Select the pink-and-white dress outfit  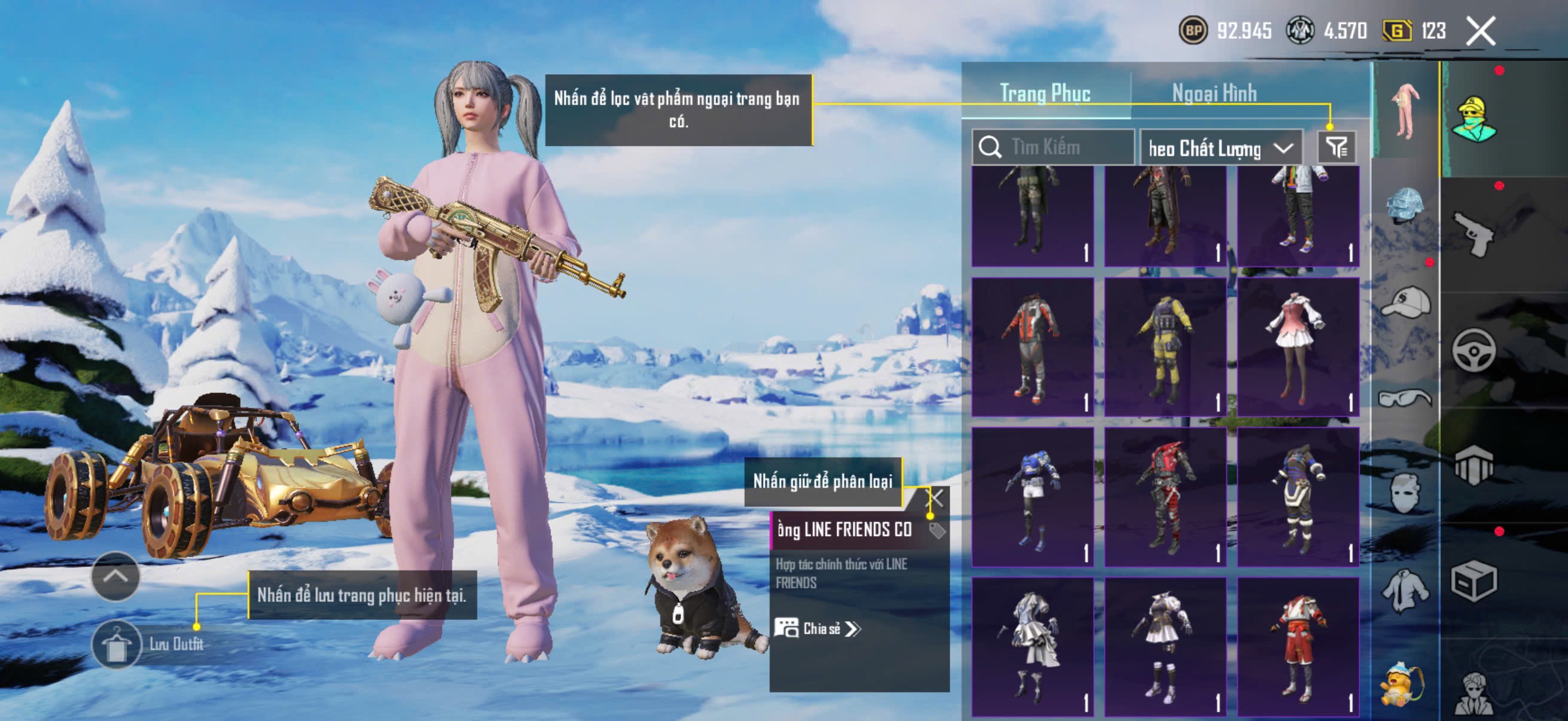coord(1297,347)
